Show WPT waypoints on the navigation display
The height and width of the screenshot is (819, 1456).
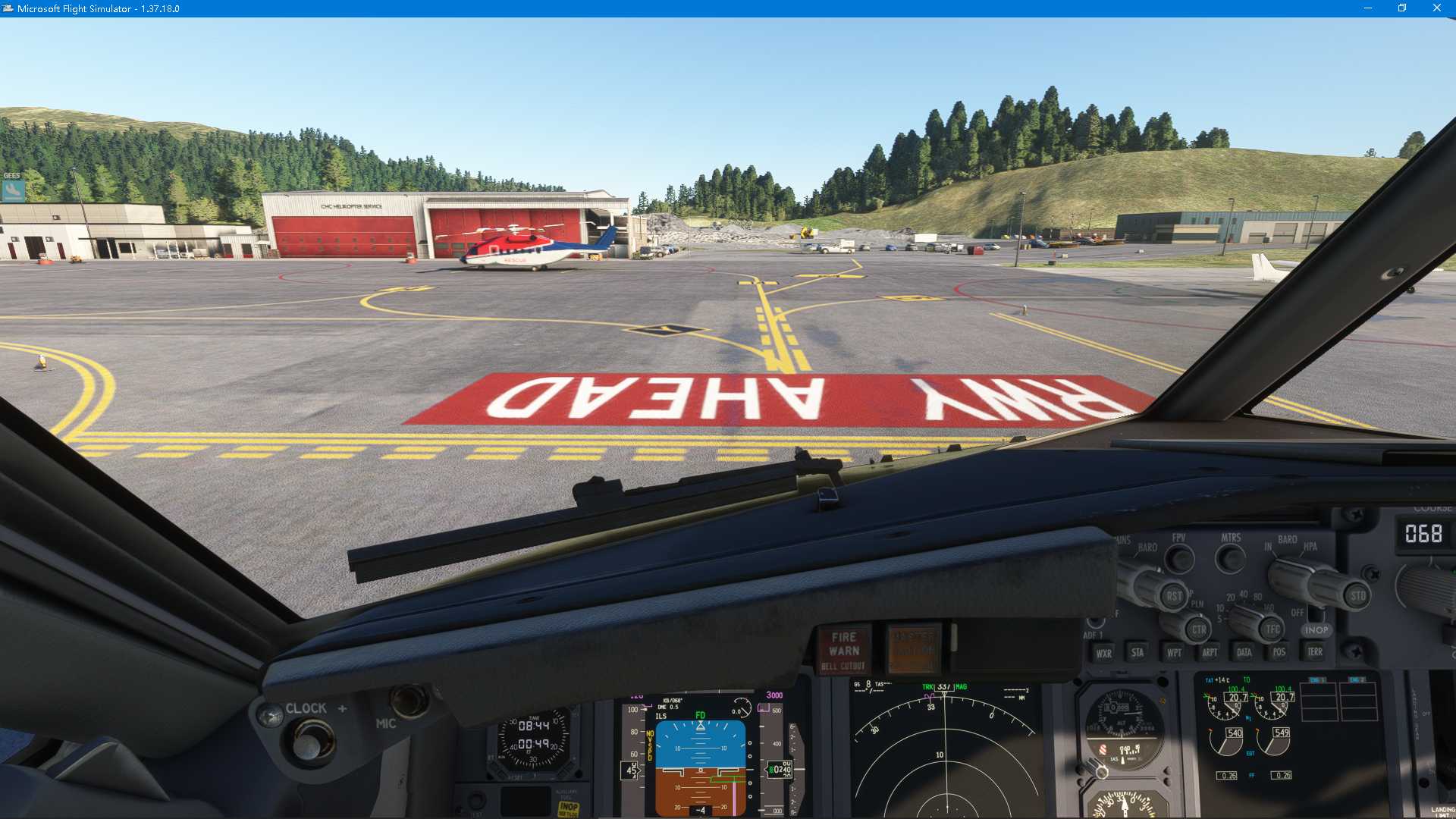click(x=1175, y=652)
